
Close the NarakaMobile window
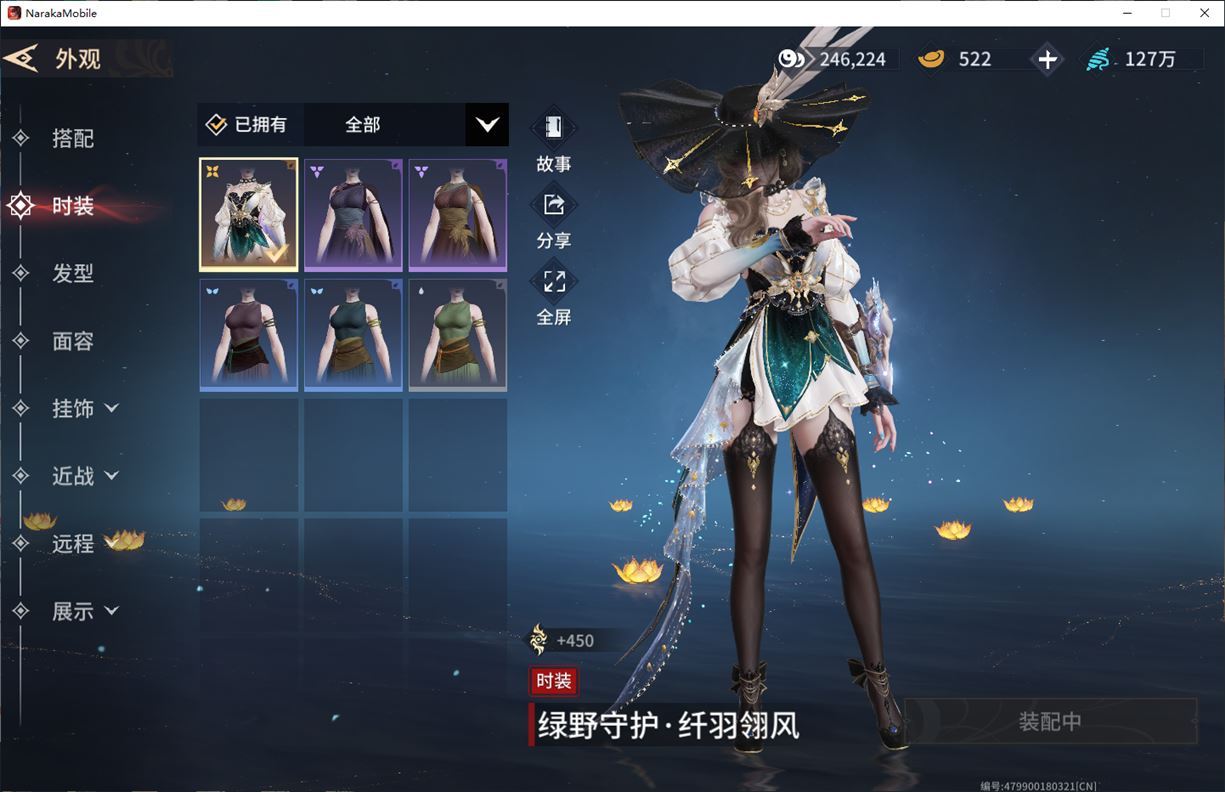pyautogui.click(x=1201, y=13)
